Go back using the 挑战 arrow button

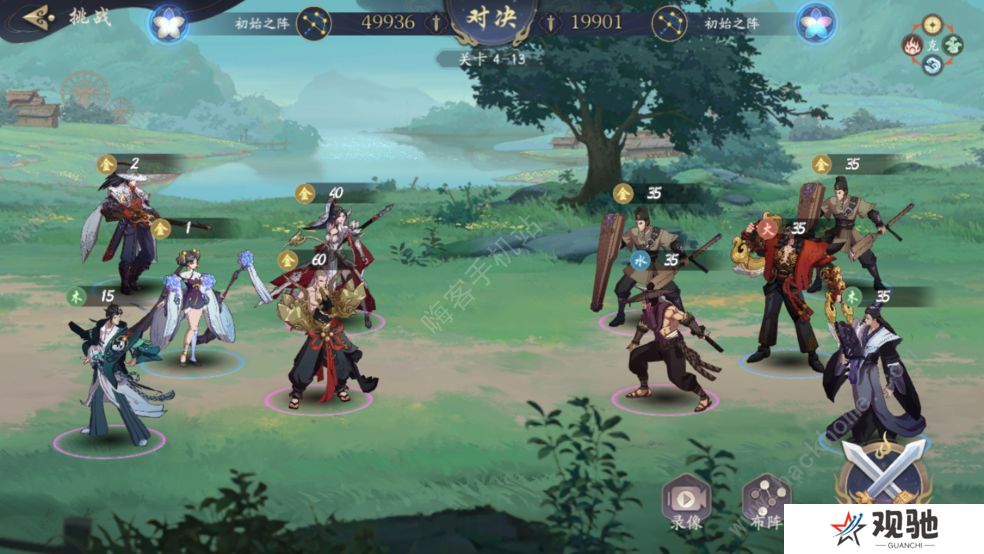40,17
